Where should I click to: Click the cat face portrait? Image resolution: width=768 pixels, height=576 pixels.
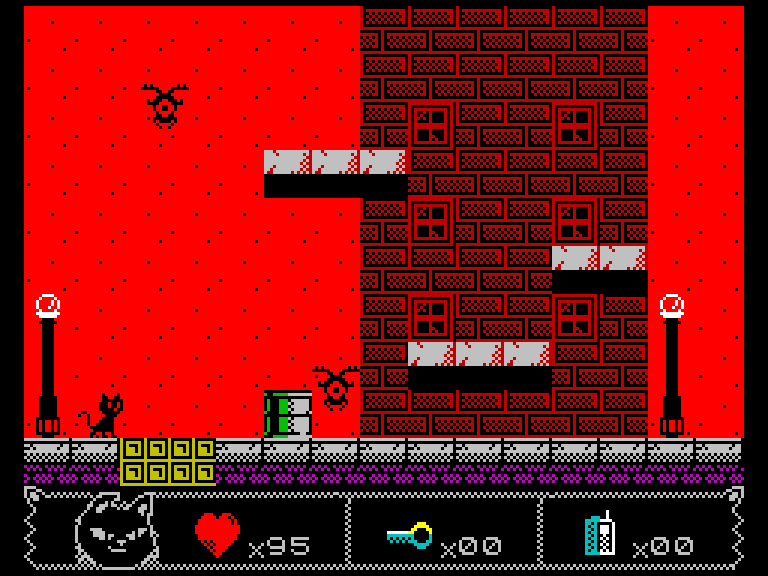115,531
